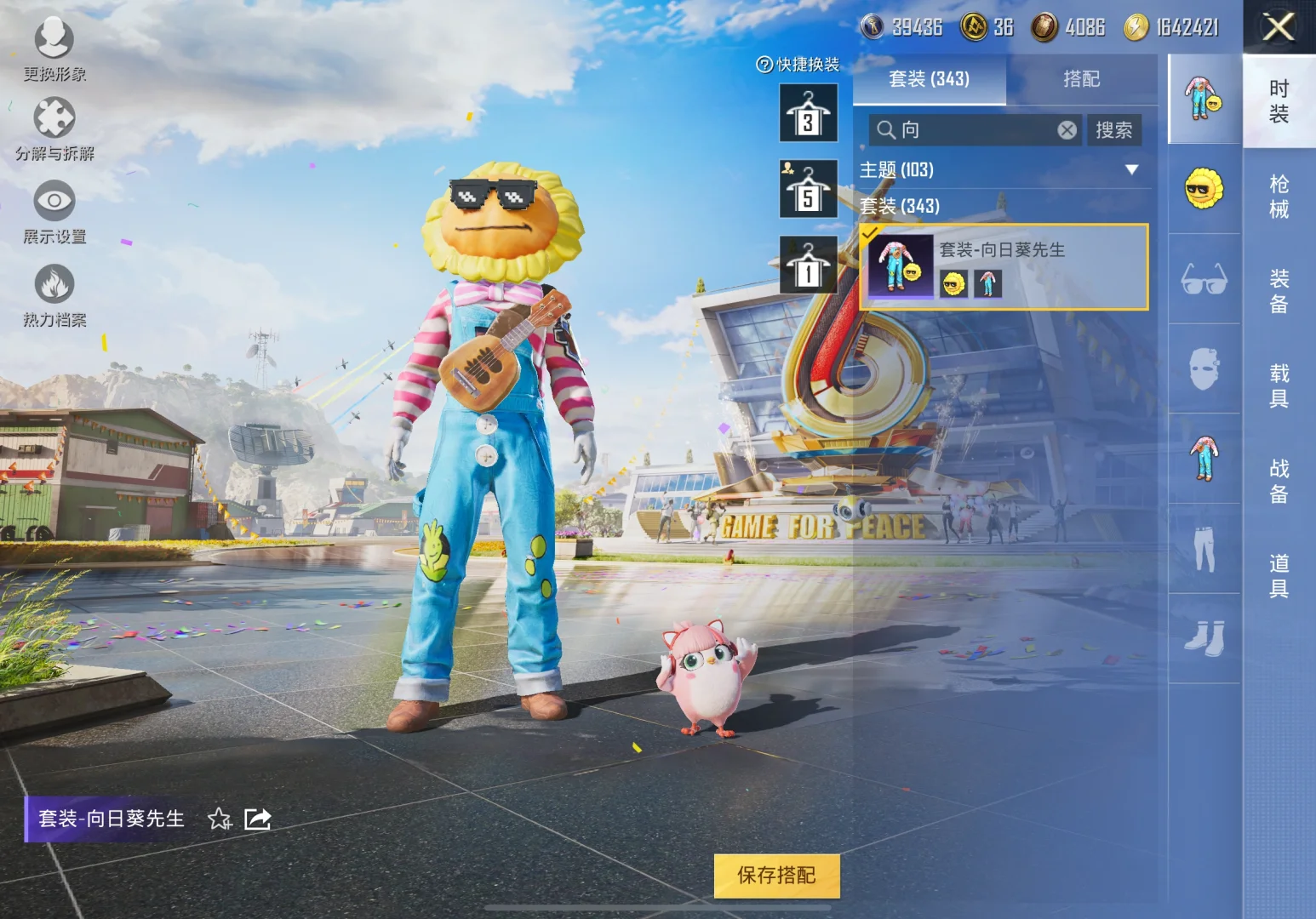Clear the search text with the X icon
The width and height of the screenshot is (1316, 919).
point(1067,130)
